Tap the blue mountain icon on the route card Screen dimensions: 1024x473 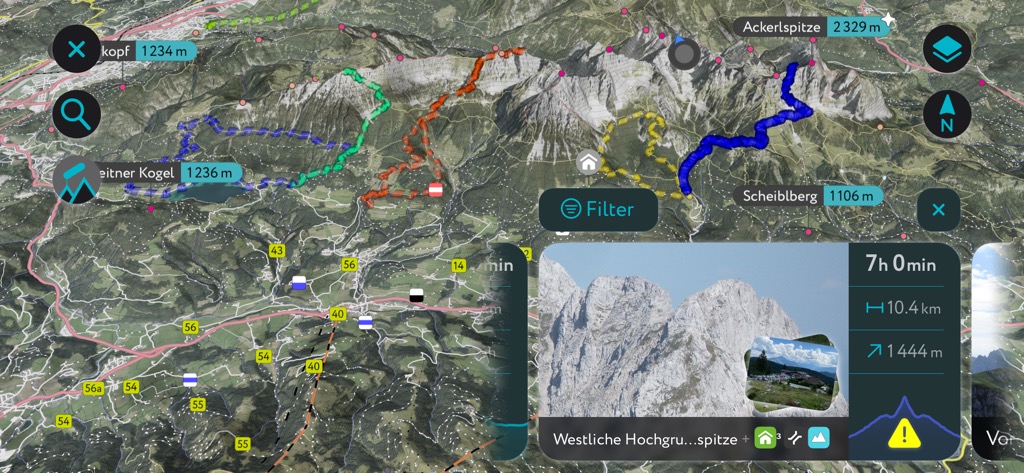(819, 438)
